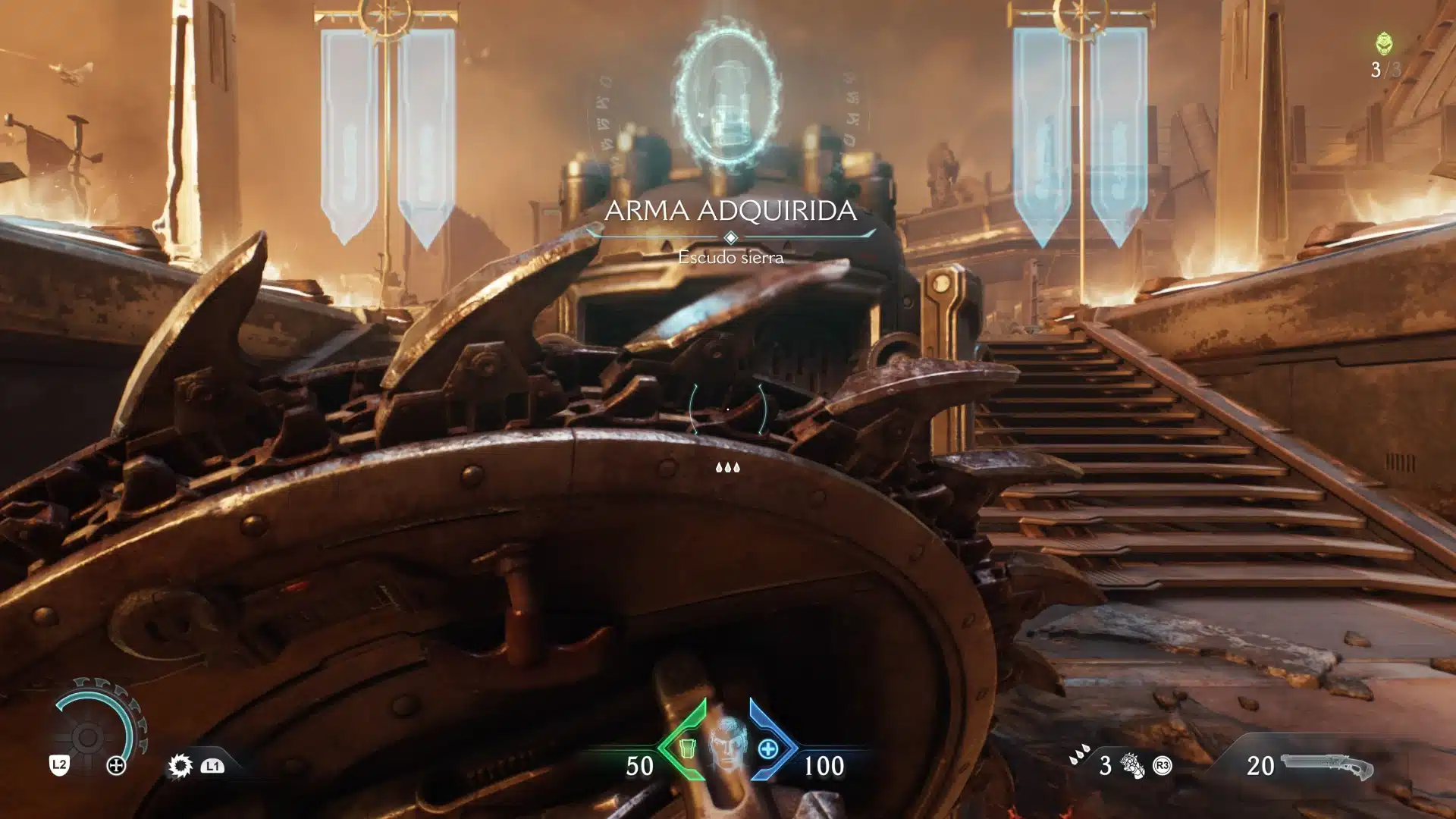Select the gauntlet melee charge icon
1456x819 pixels.
coord(1132,766)
